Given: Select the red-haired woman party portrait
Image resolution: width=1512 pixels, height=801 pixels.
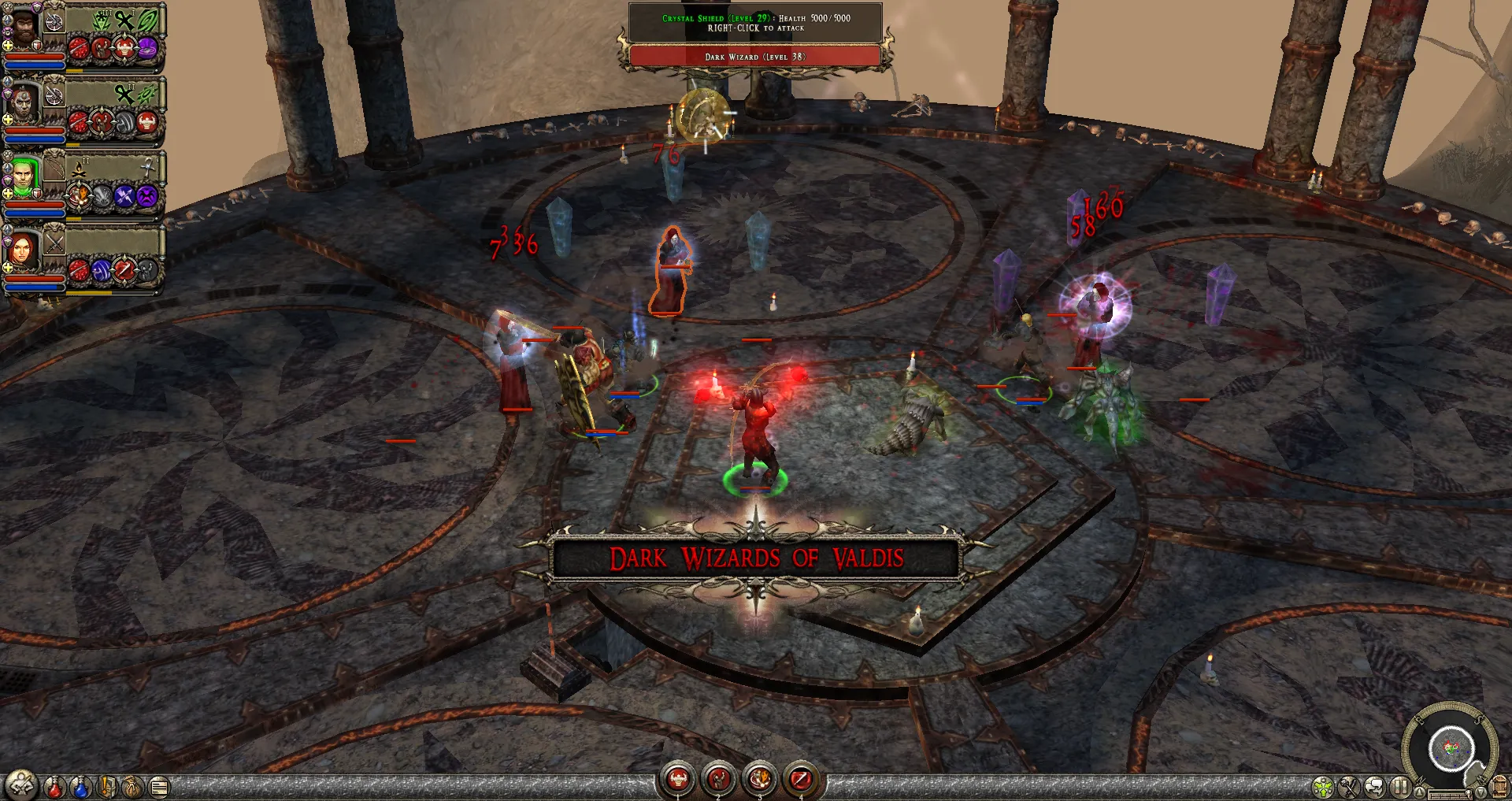Looking at the screenshot, I should click(23, 250).
